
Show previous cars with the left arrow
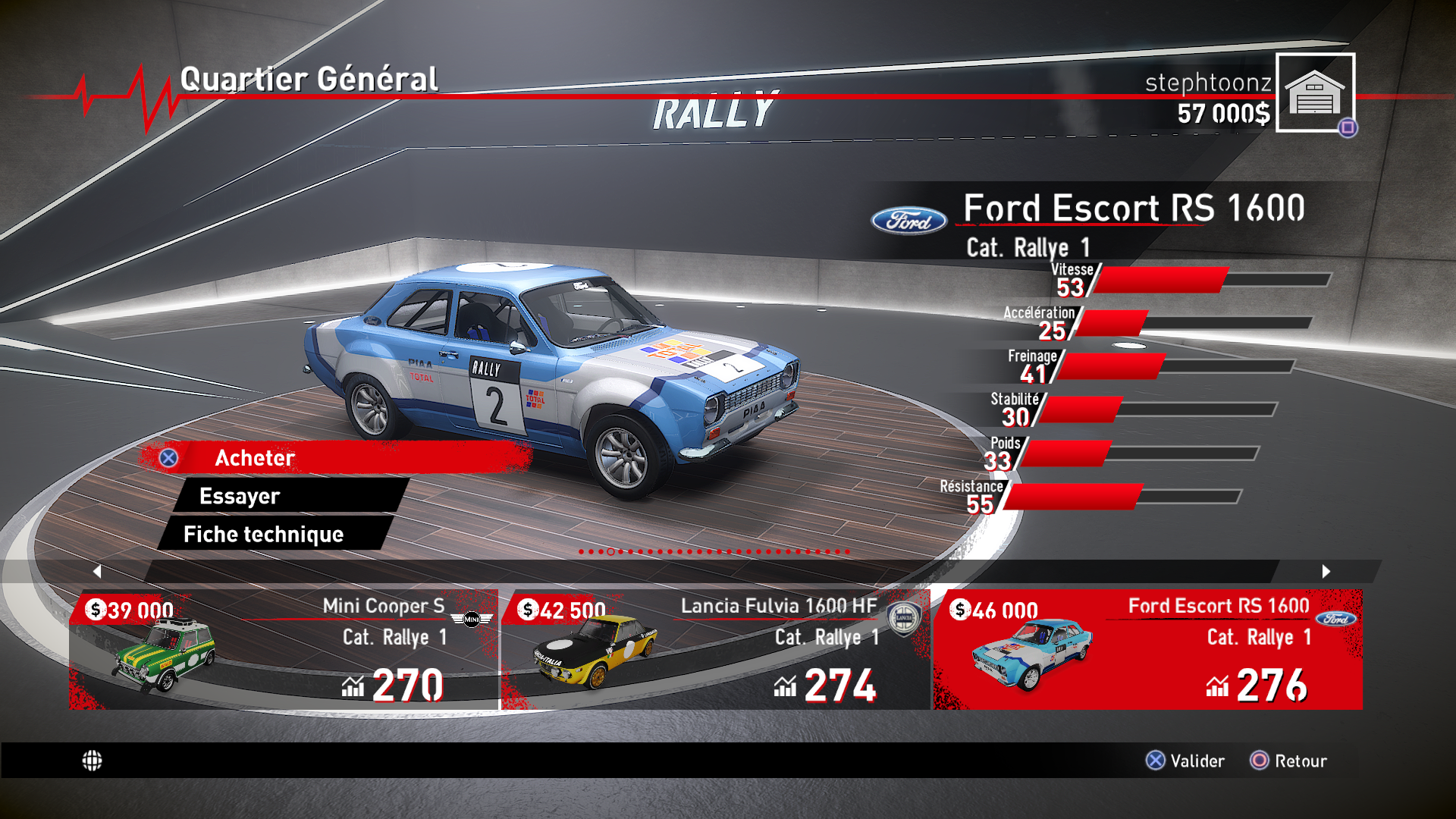point(97,571)
